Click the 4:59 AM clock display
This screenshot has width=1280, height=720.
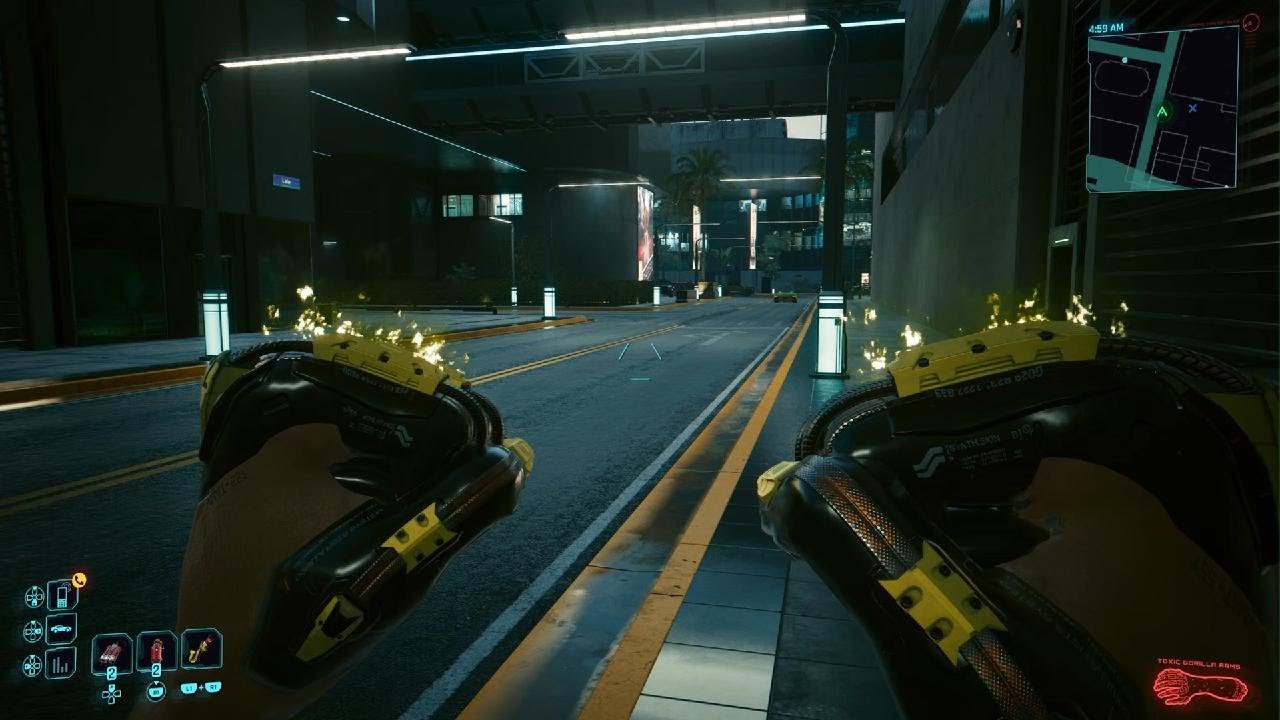coord(1107,27)
